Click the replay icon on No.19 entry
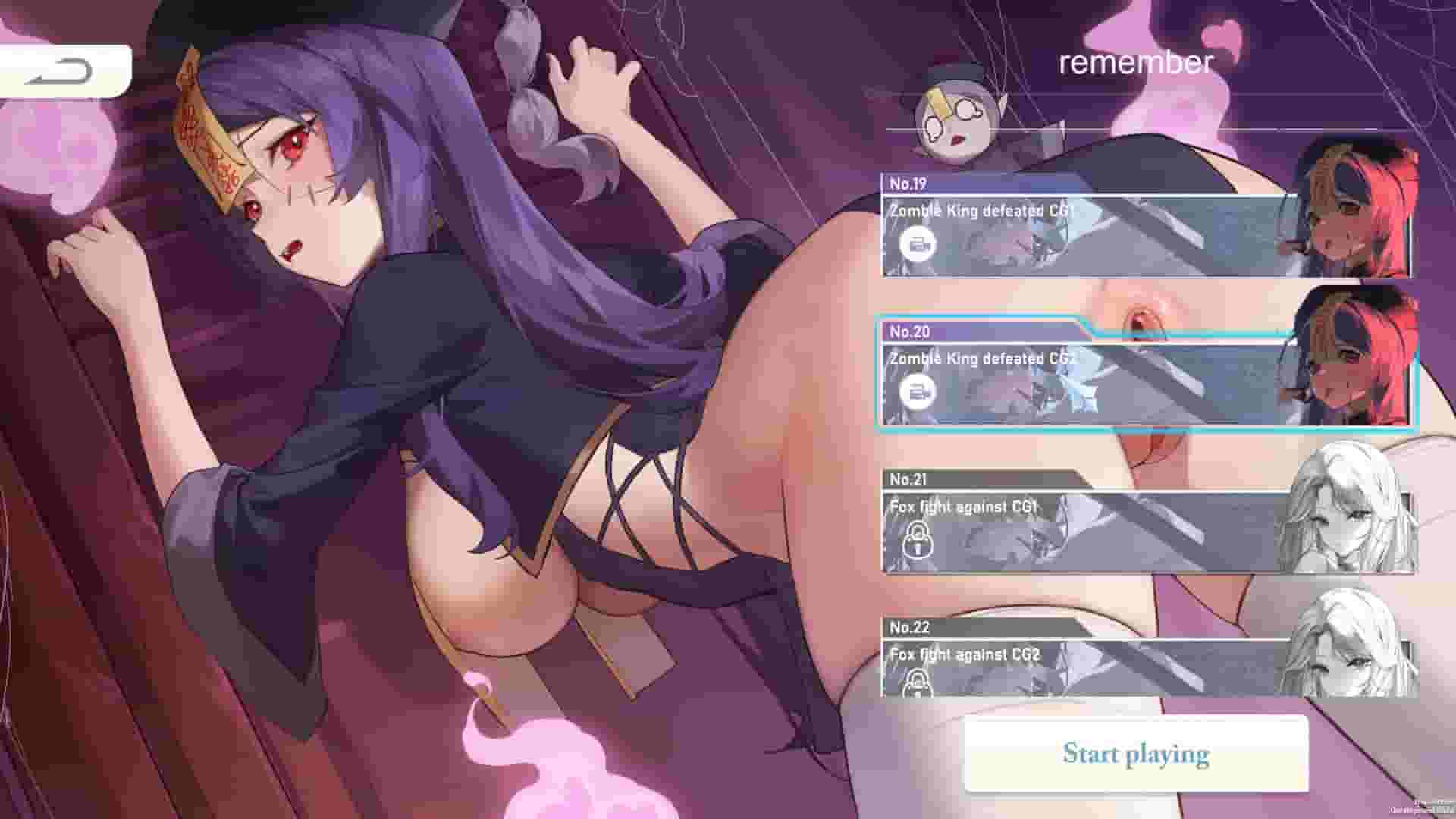The height and width of the screenshot is (819, 1456). click(x=920, y=245)
